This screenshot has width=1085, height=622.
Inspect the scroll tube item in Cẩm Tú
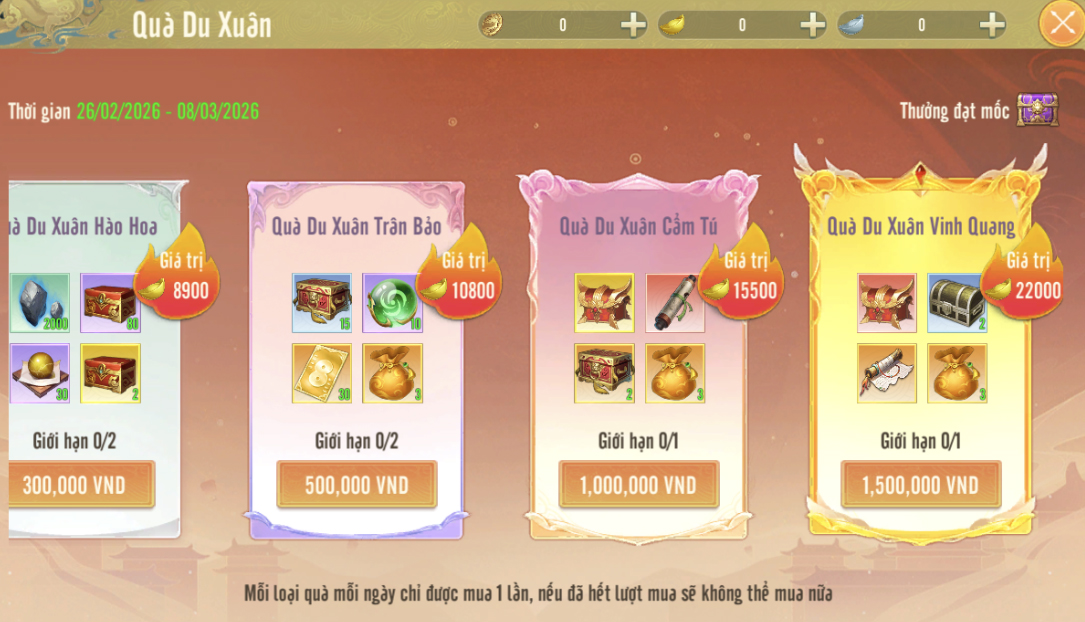[675, 303]
